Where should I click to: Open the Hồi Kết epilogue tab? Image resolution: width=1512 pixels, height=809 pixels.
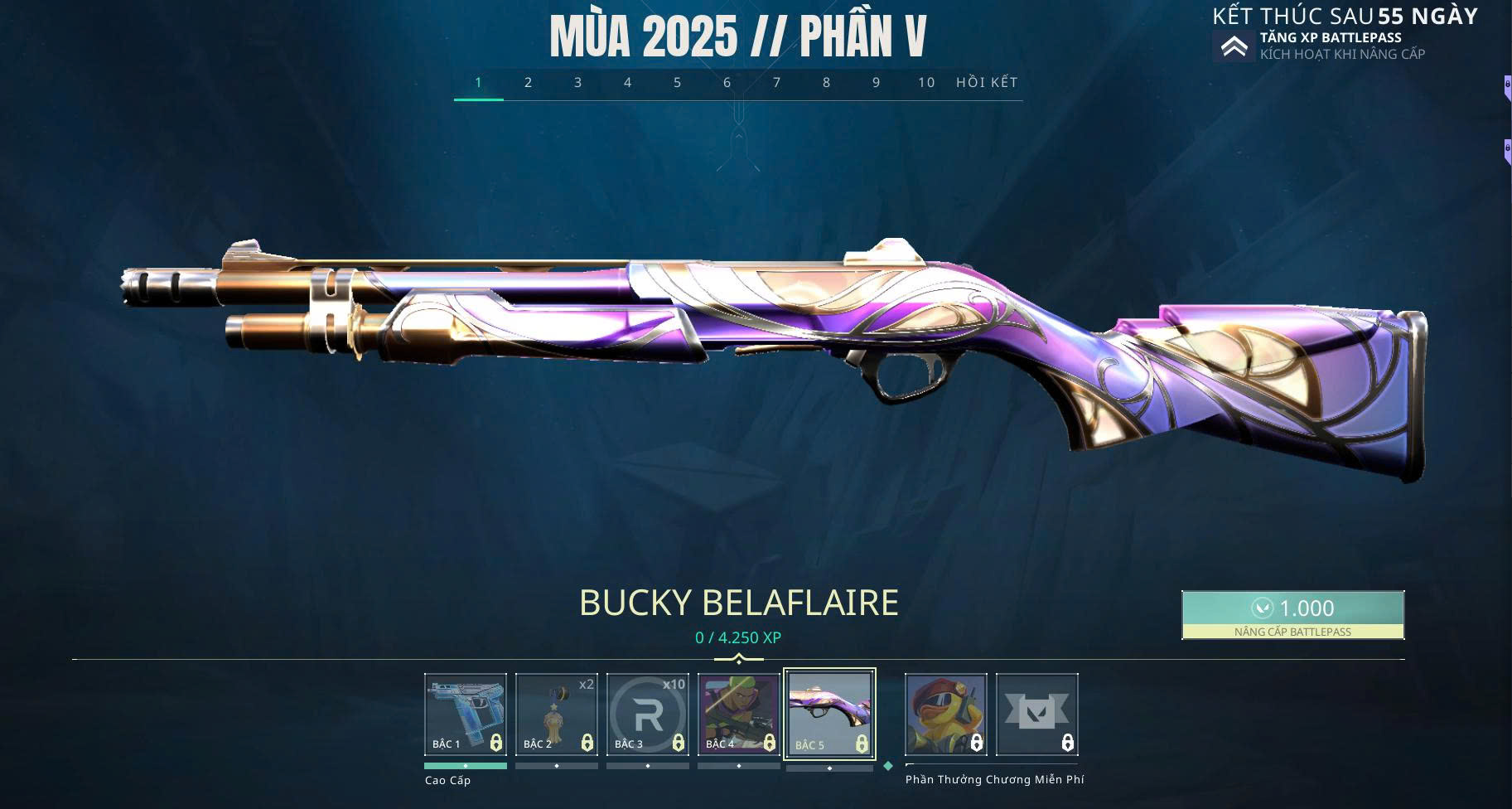coord(987,83)
